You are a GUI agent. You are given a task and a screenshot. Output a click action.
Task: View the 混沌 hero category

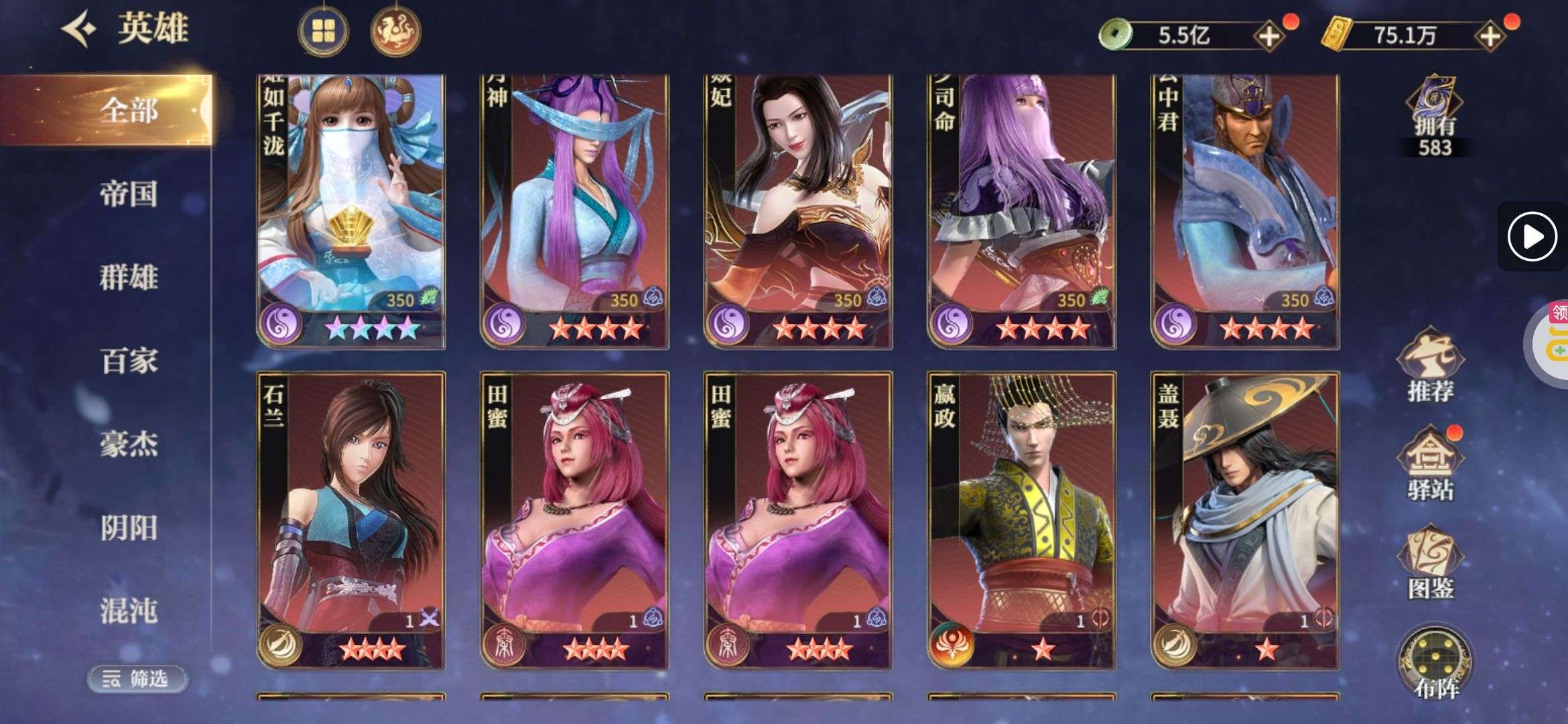(129, 611)
